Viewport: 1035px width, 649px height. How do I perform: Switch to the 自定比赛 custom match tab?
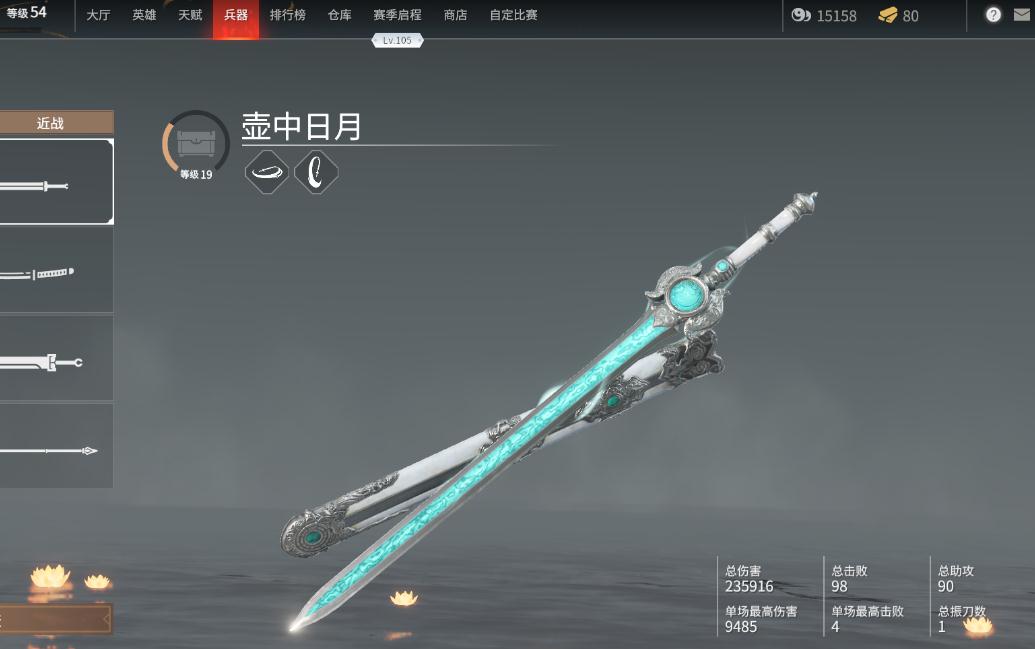point(513,15)
